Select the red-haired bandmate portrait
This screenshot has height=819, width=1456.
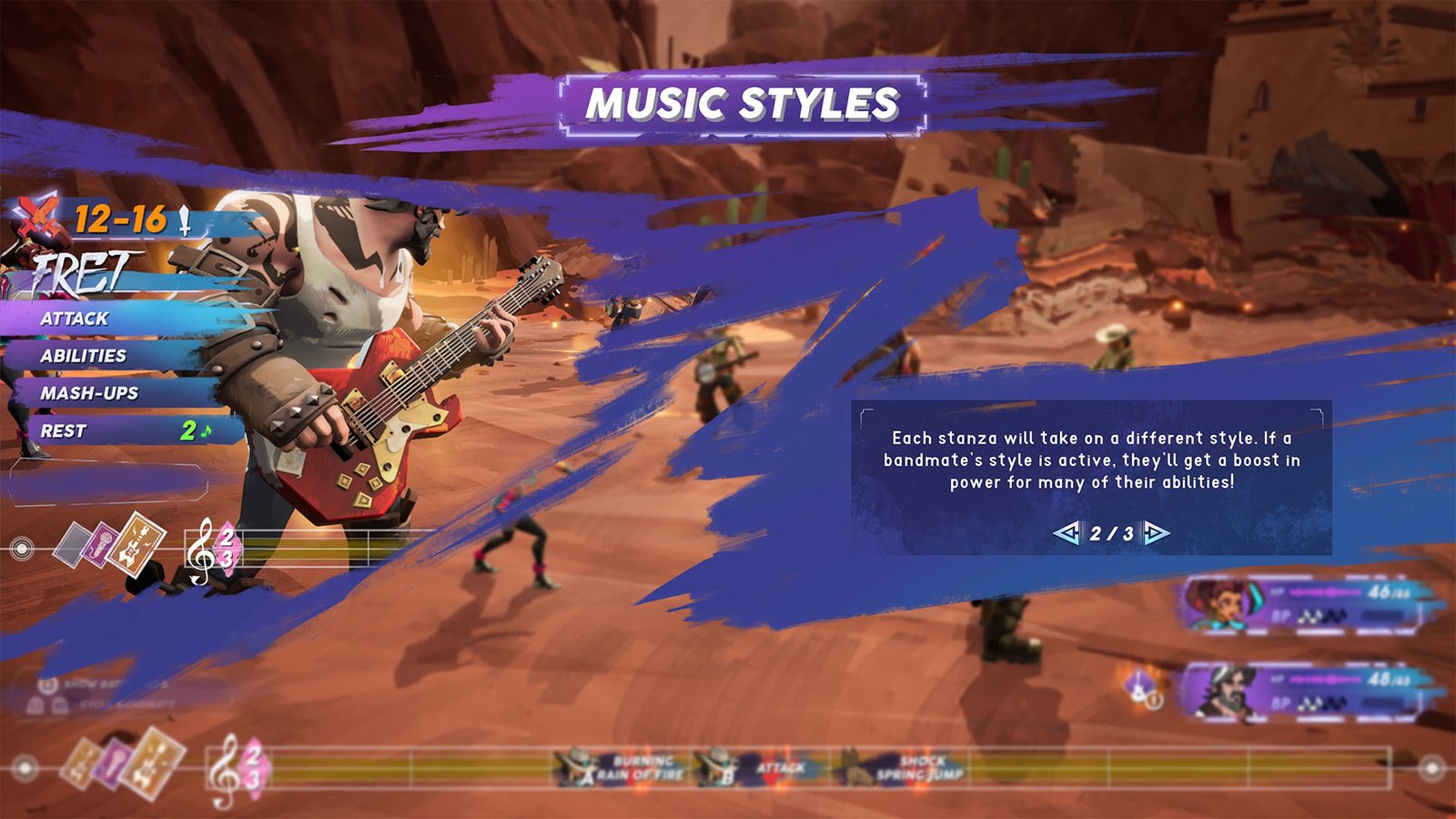pyautogui.click(x=1219, y=602)
